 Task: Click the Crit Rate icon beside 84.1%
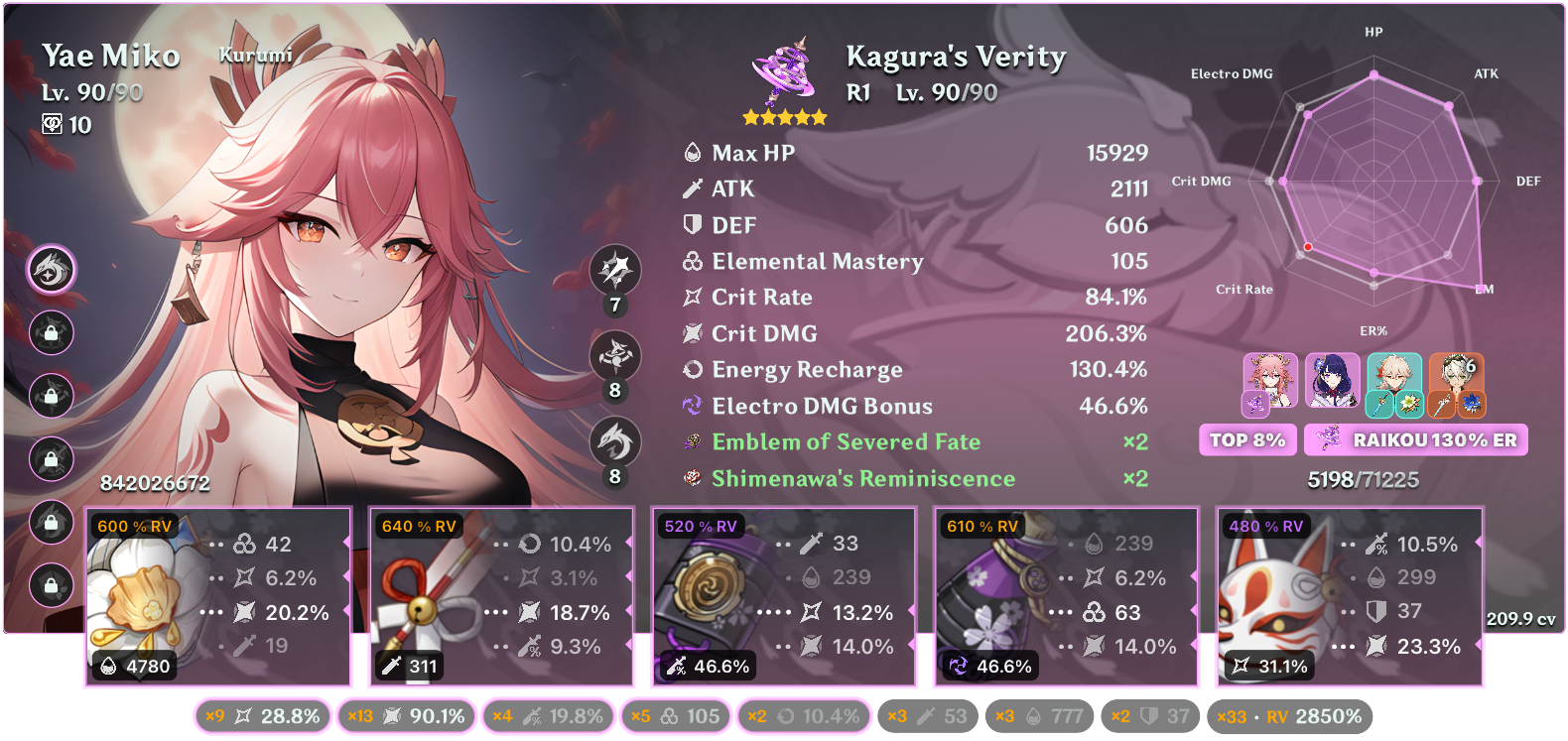coord(692,297)
